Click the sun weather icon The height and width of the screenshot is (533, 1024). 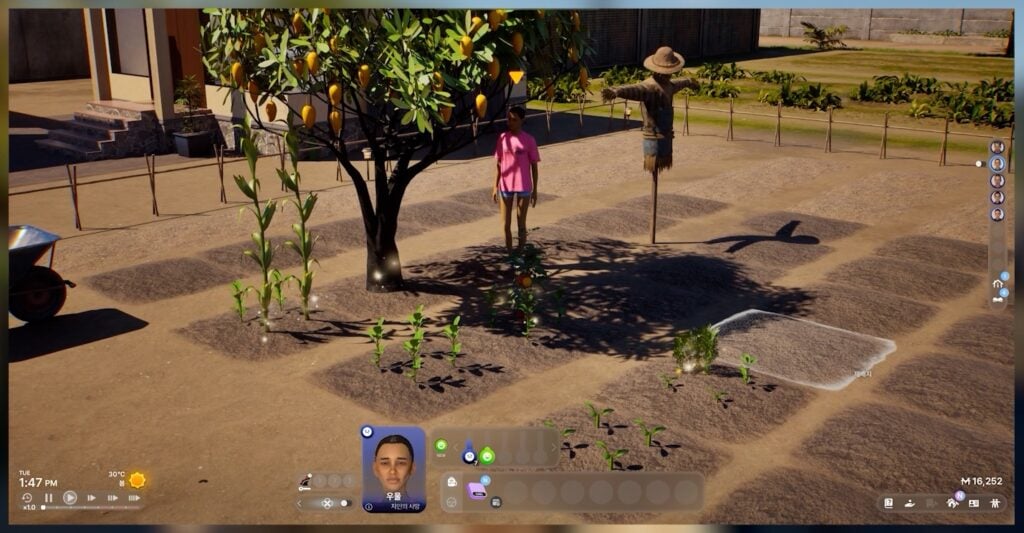pos(137,479)
